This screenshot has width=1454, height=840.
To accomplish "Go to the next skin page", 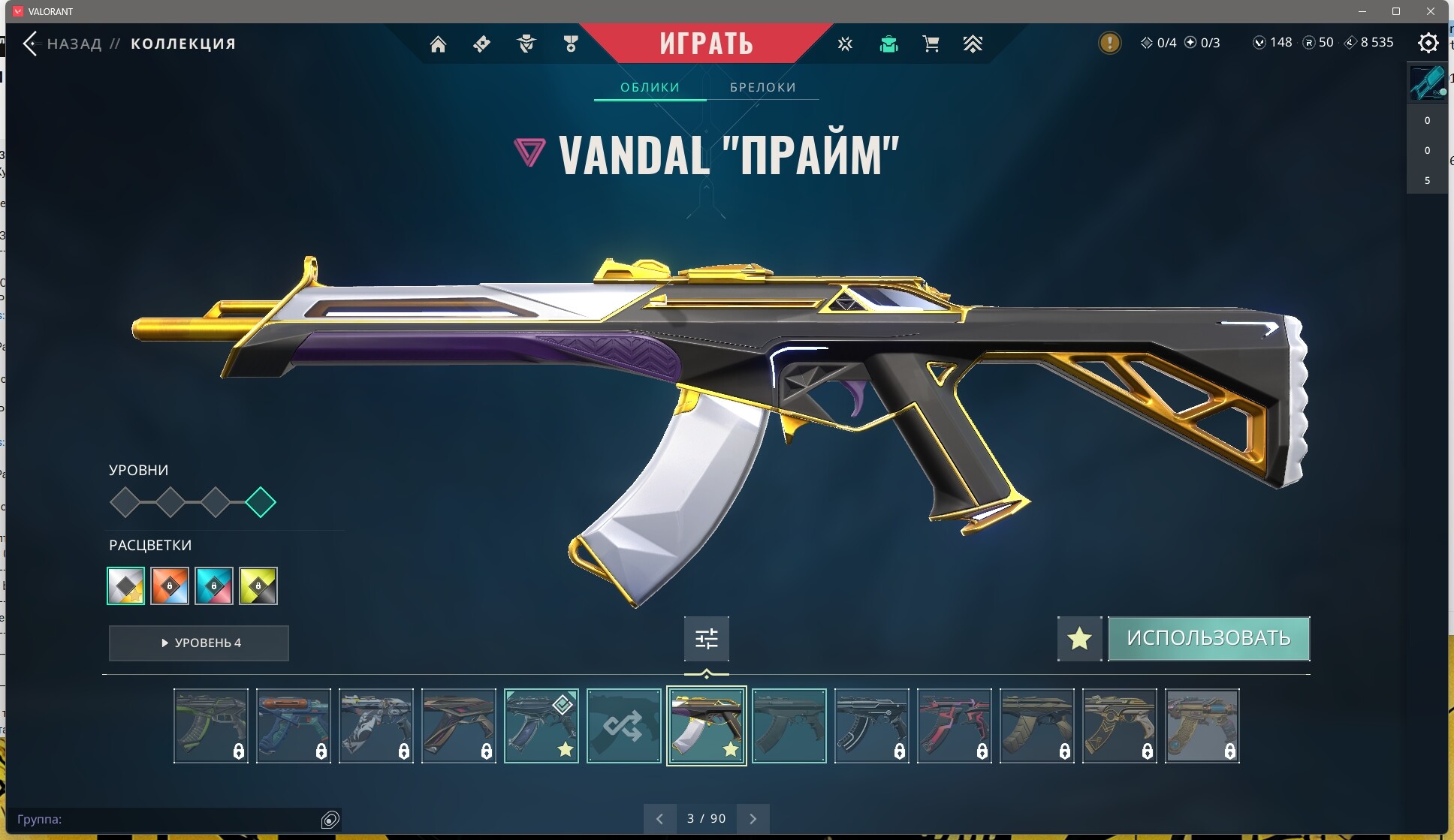I will (753, 818).
